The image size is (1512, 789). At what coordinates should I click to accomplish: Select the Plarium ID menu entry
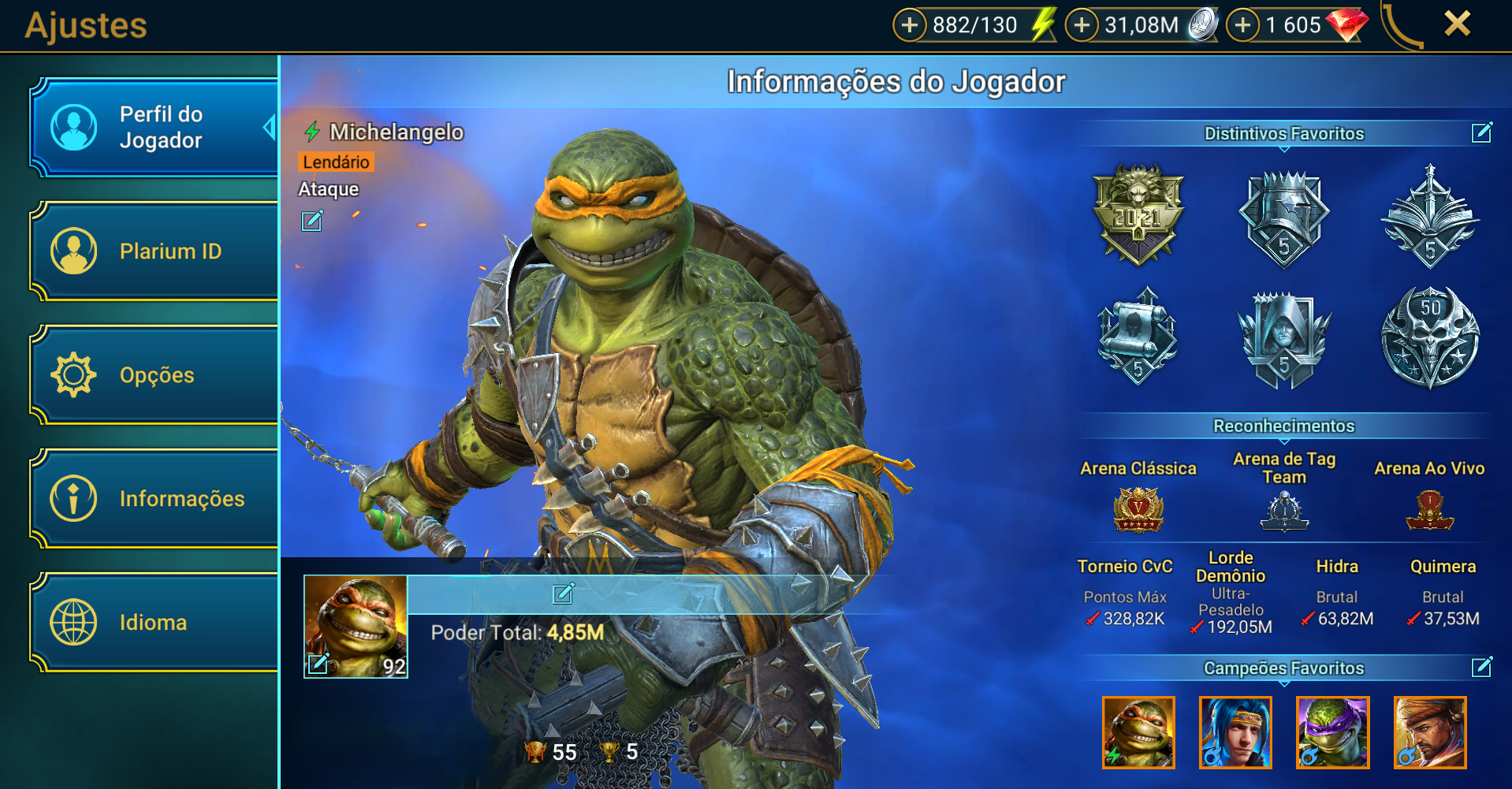(x=155, y=251)
